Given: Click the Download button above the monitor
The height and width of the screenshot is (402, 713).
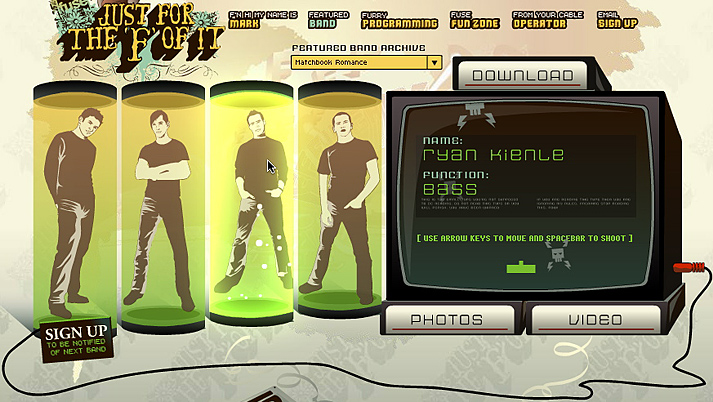Looking at the screenshot, I should (x=522, y=75).
